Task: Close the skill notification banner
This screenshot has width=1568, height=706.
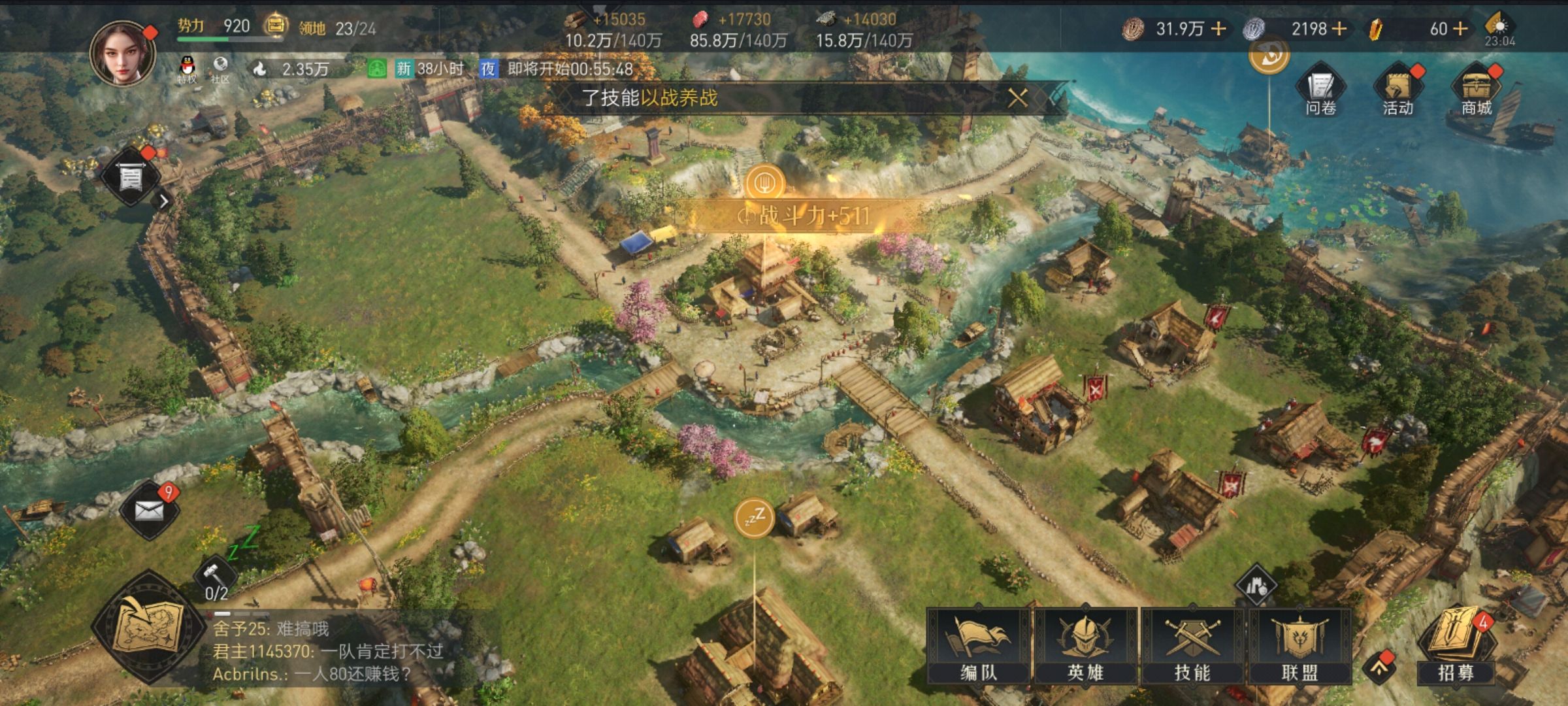Action: (x=1017, y=98)
